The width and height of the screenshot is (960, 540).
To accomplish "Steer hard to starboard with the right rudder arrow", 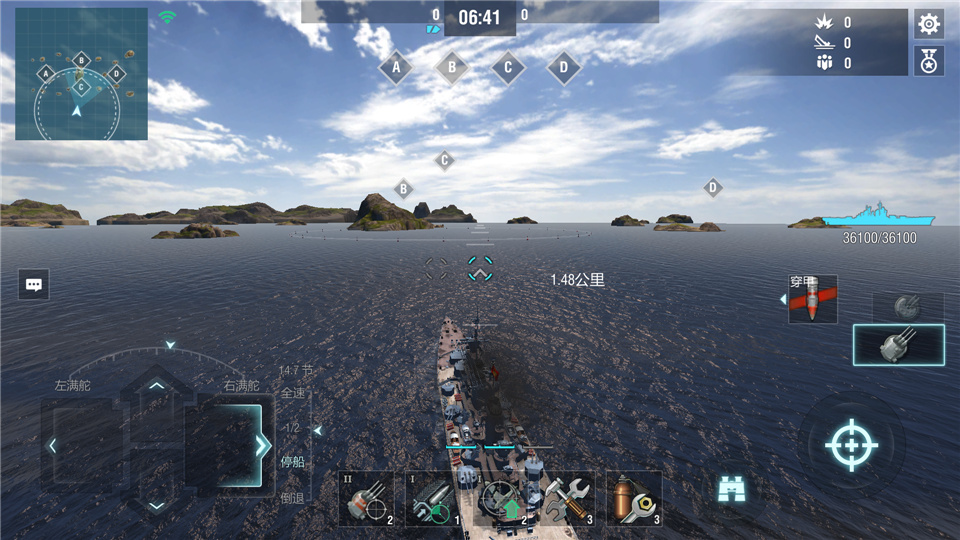I will point(261,445).
